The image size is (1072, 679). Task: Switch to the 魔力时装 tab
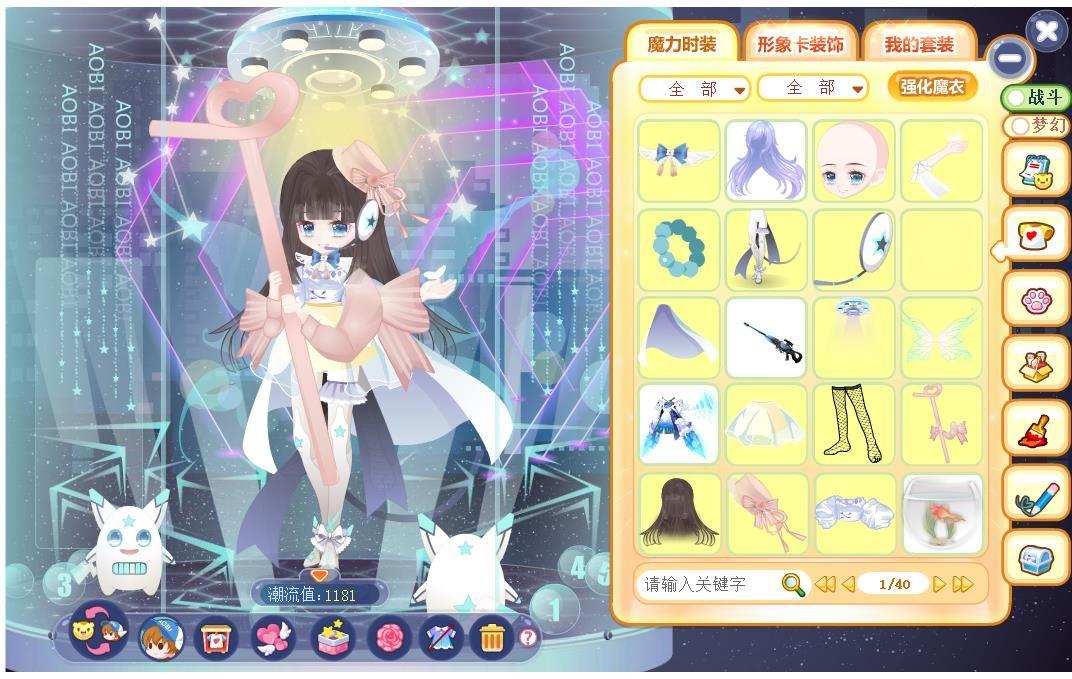point(681,44)
